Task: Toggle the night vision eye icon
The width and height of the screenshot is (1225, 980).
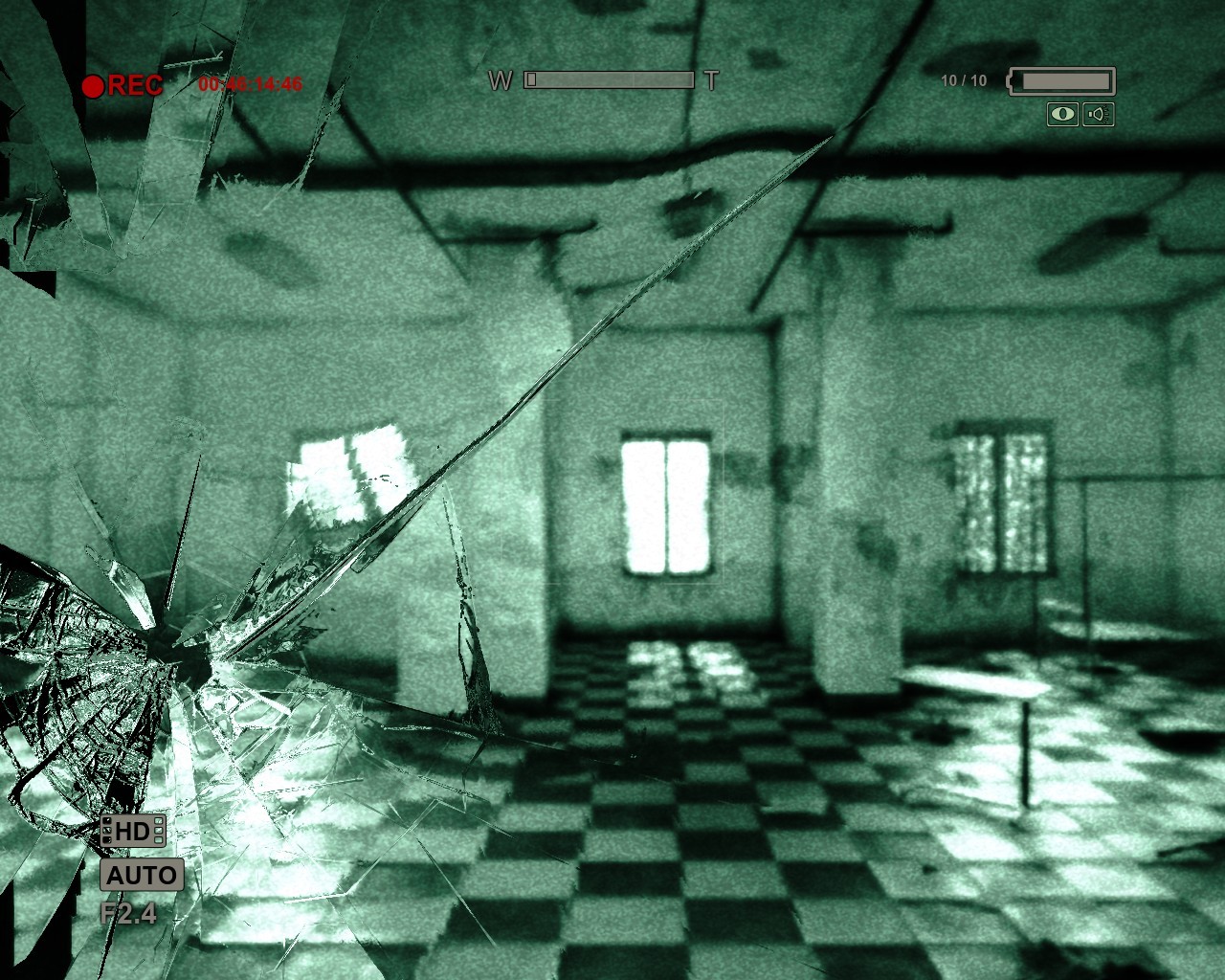Action: coord(1062,115)
